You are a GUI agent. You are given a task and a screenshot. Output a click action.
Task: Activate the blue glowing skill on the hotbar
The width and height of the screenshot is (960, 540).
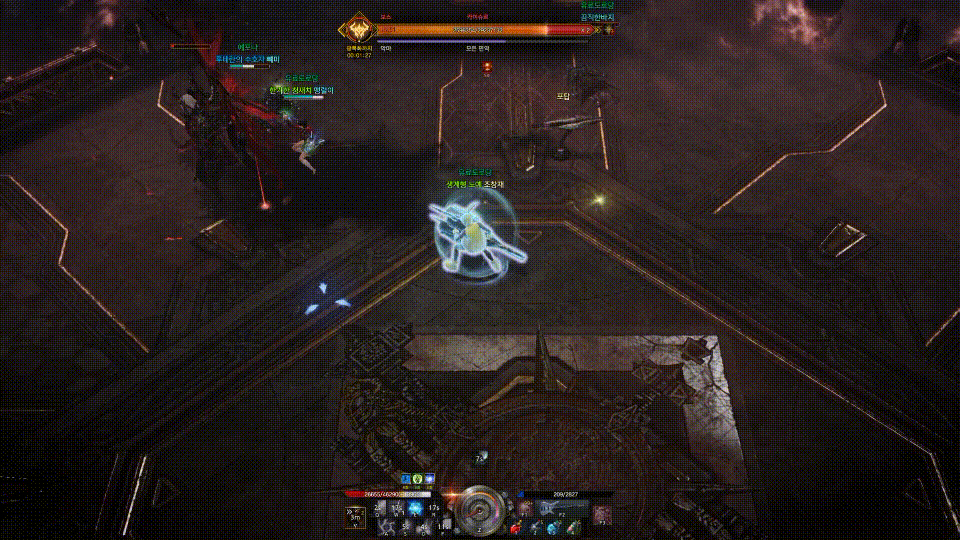point(414,510)
